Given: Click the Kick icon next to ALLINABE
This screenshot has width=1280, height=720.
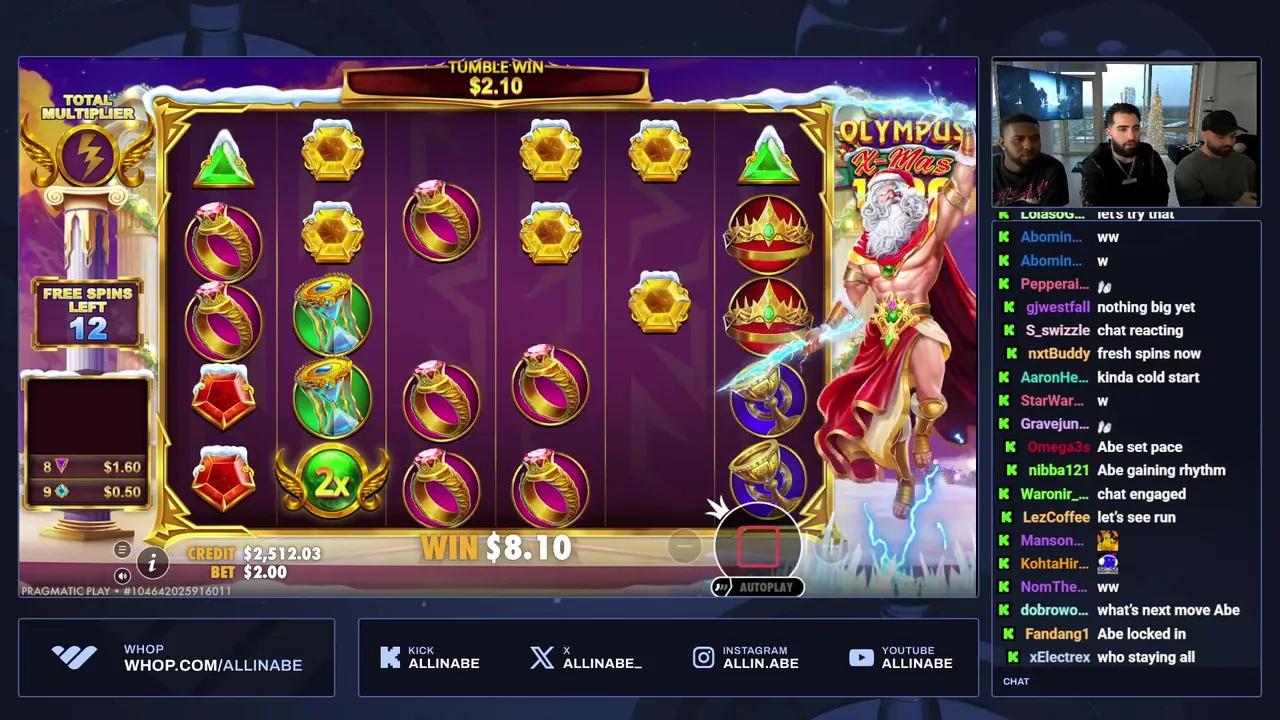Looking at the screenshot, I should (x=391, y=657).
